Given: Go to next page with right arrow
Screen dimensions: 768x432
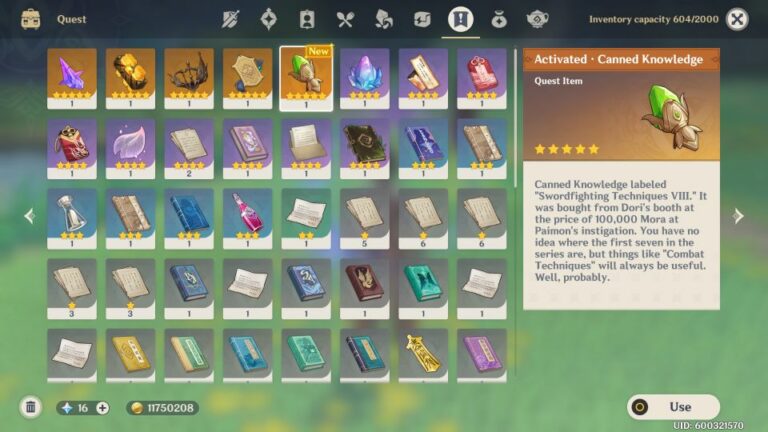Looking at the screenshot, I should [738, 216].
